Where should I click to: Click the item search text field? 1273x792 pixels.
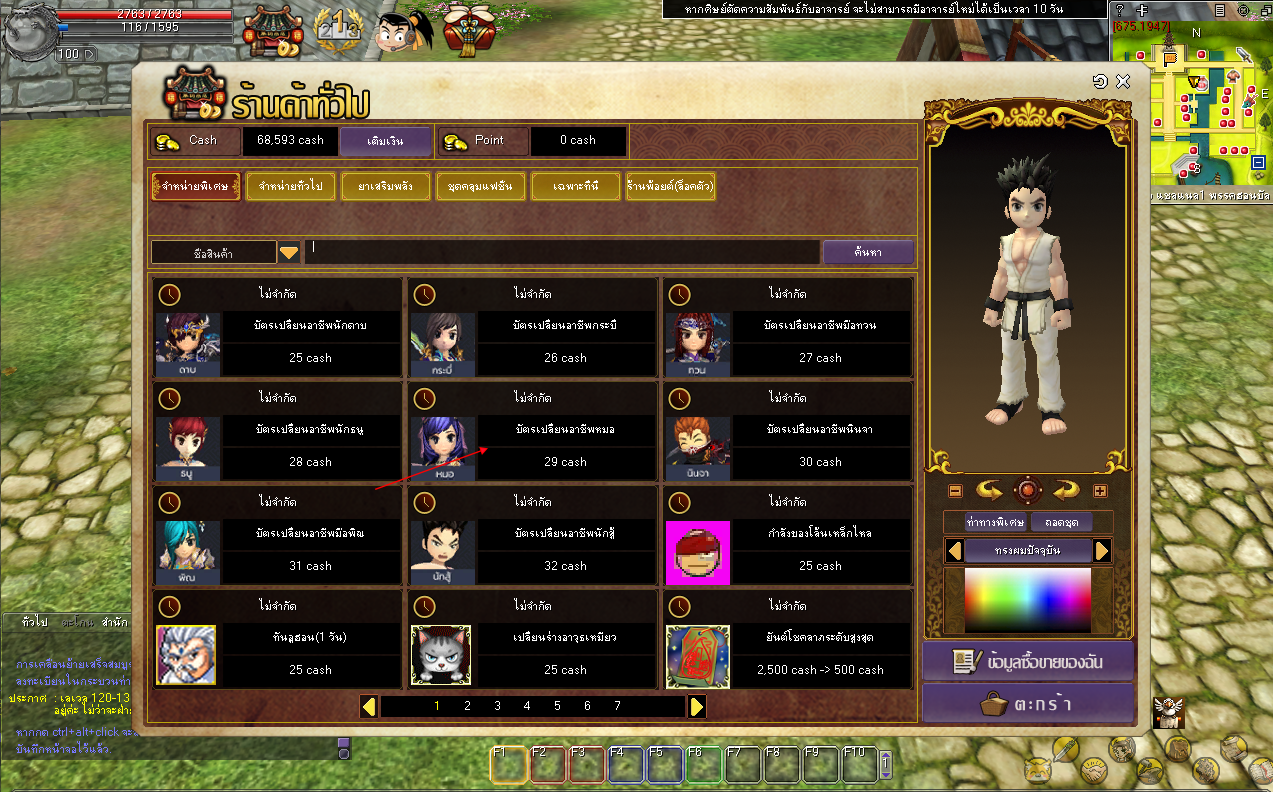[560, 252]
